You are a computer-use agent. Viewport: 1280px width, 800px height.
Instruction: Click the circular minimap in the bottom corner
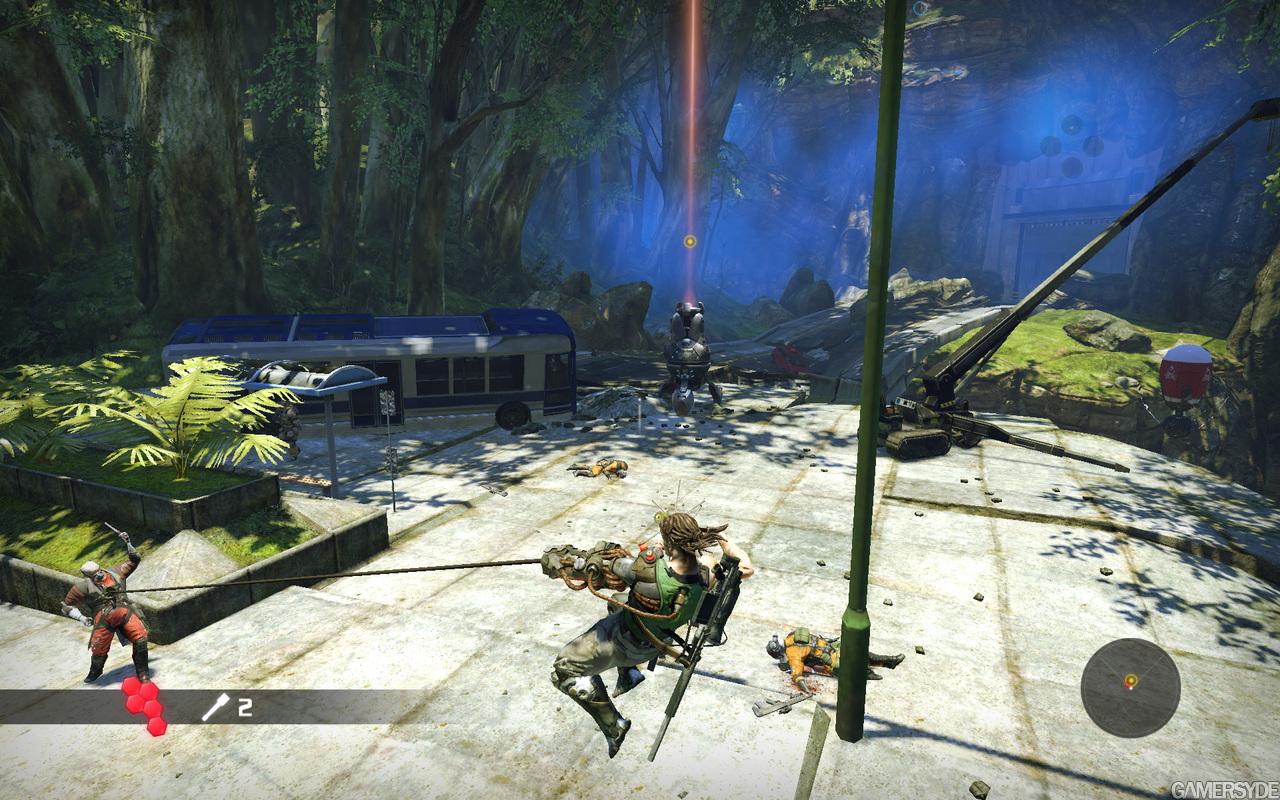click(x=1128, y=687)
